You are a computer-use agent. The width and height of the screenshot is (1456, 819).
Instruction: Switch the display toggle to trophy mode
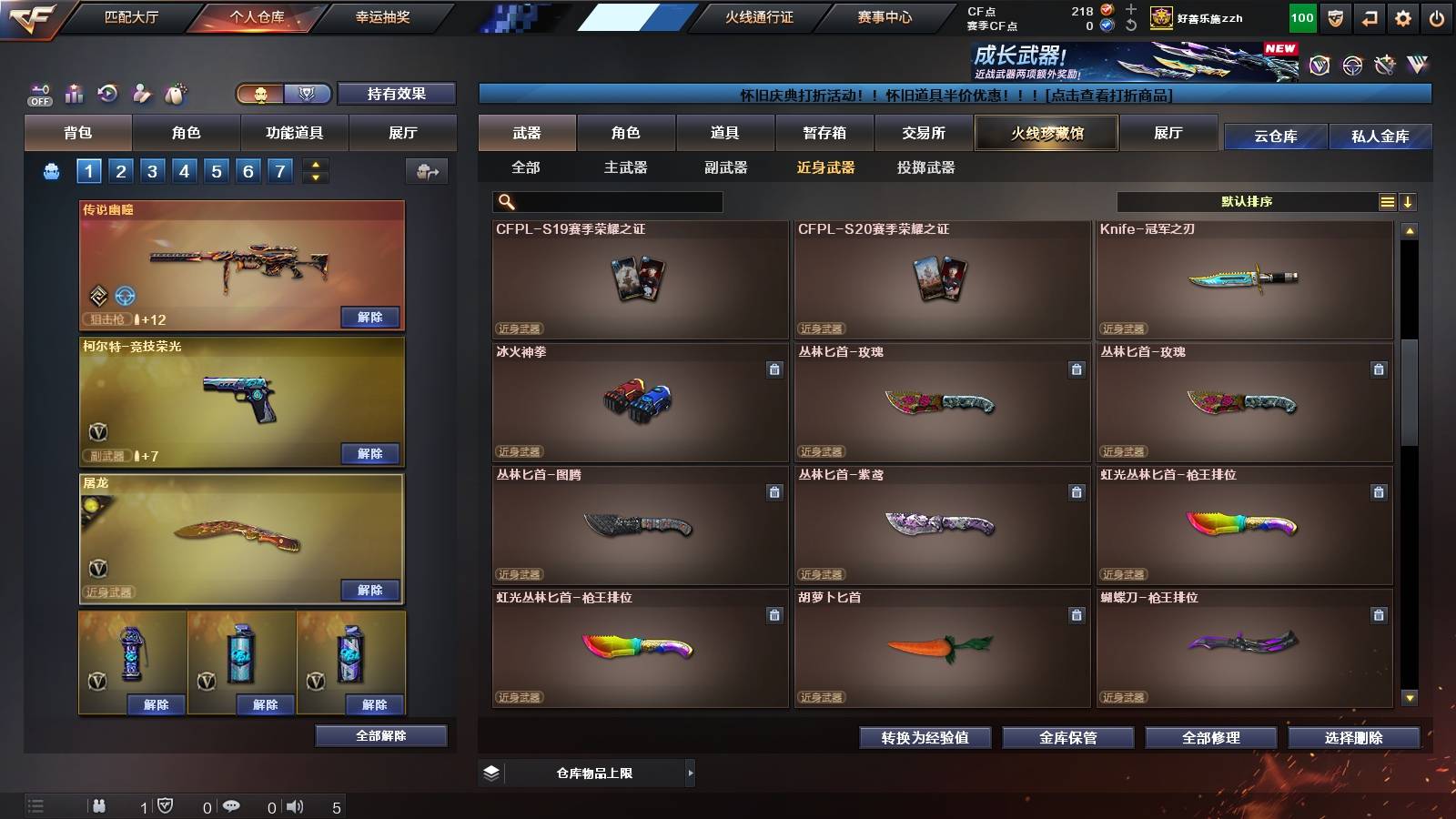pos(307,94)
